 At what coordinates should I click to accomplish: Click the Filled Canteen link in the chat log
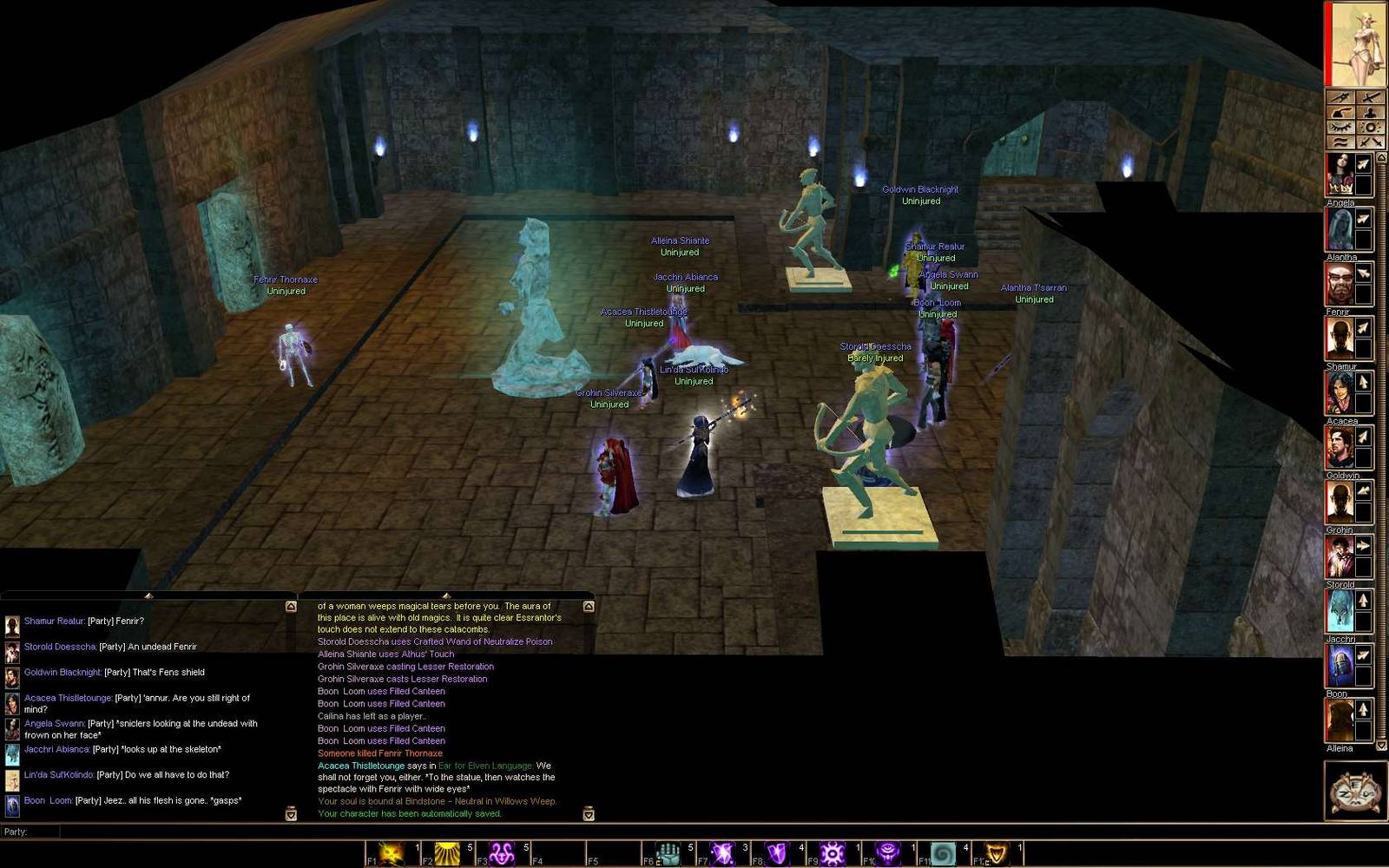click(418, 691)
